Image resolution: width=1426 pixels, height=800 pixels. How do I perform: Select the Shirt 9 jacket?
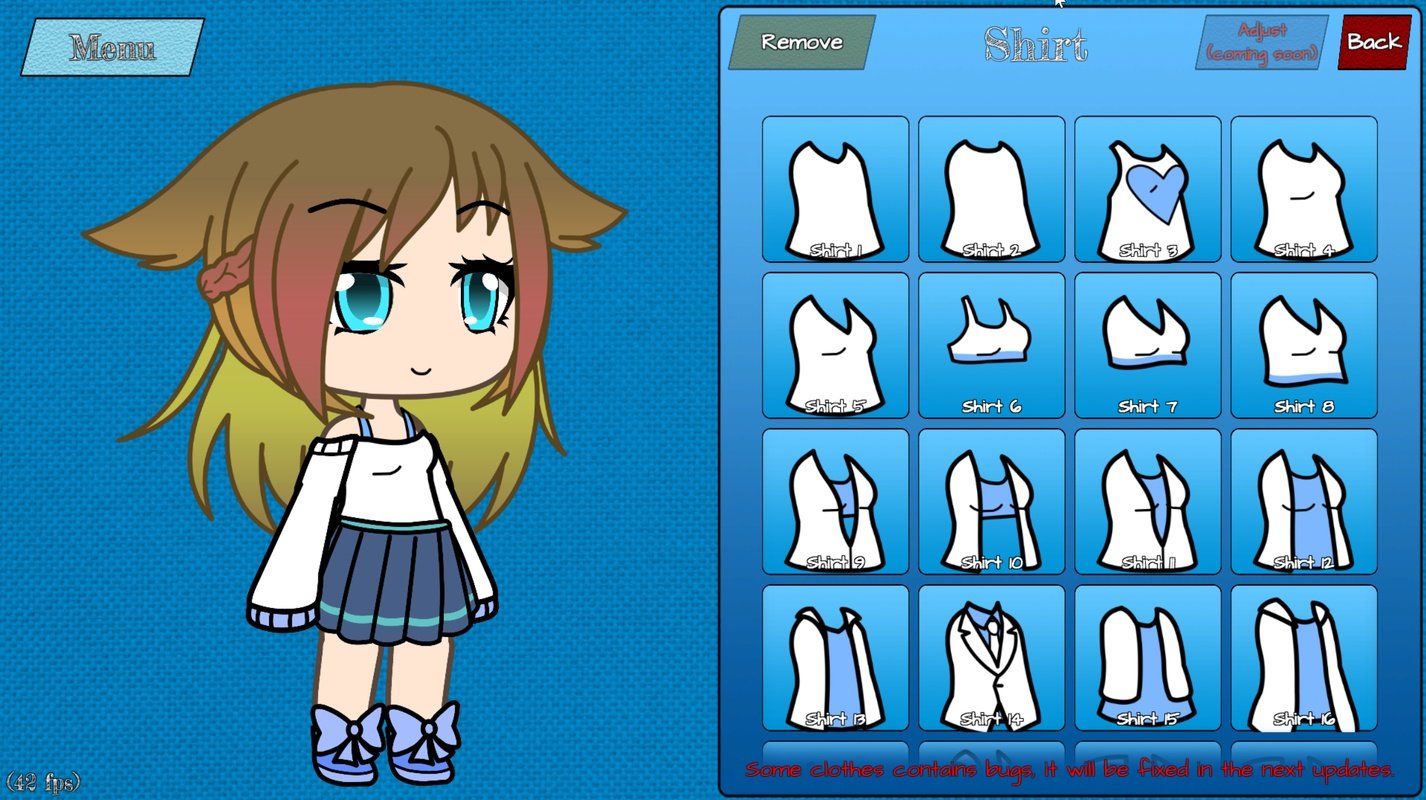click(835, 501)
